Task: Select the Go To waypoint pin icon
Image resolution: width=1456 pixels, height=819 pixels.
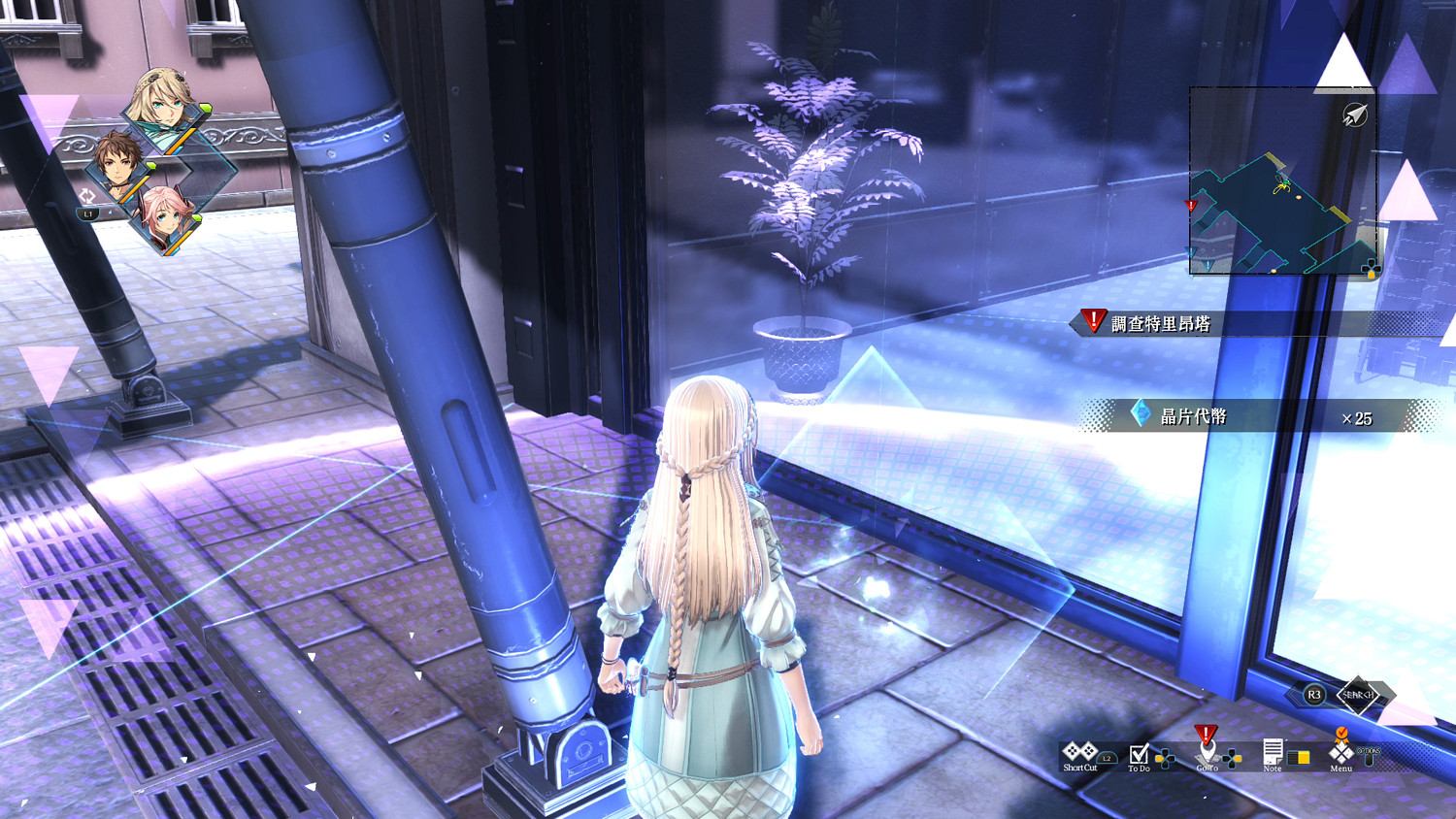Action: [1206, 749]
